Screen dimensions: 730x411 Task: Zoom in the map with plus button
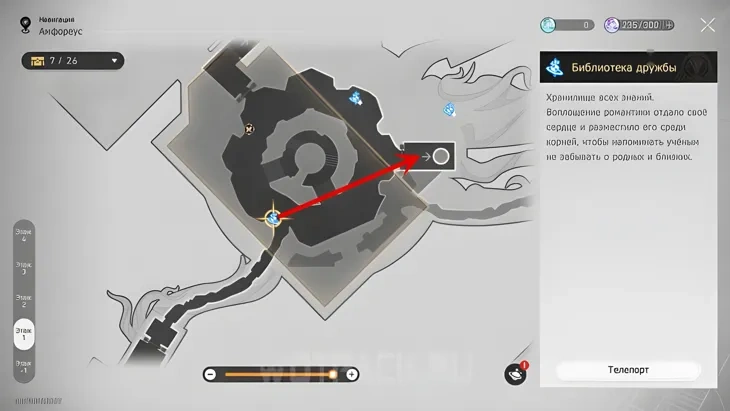(x=352, y=374)
